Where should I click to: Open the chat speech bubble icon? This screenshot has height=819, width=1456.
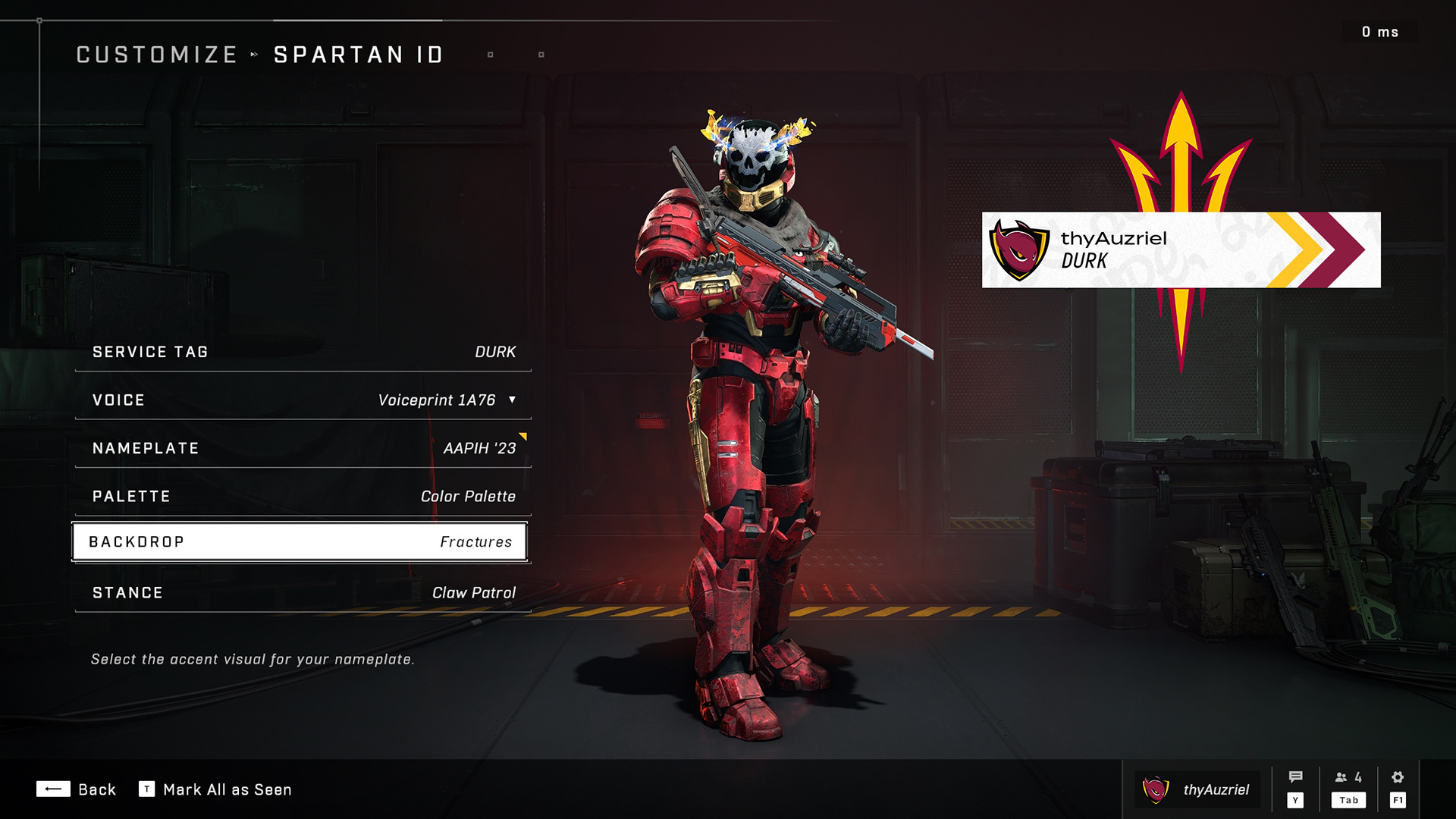pos(1295,778)
